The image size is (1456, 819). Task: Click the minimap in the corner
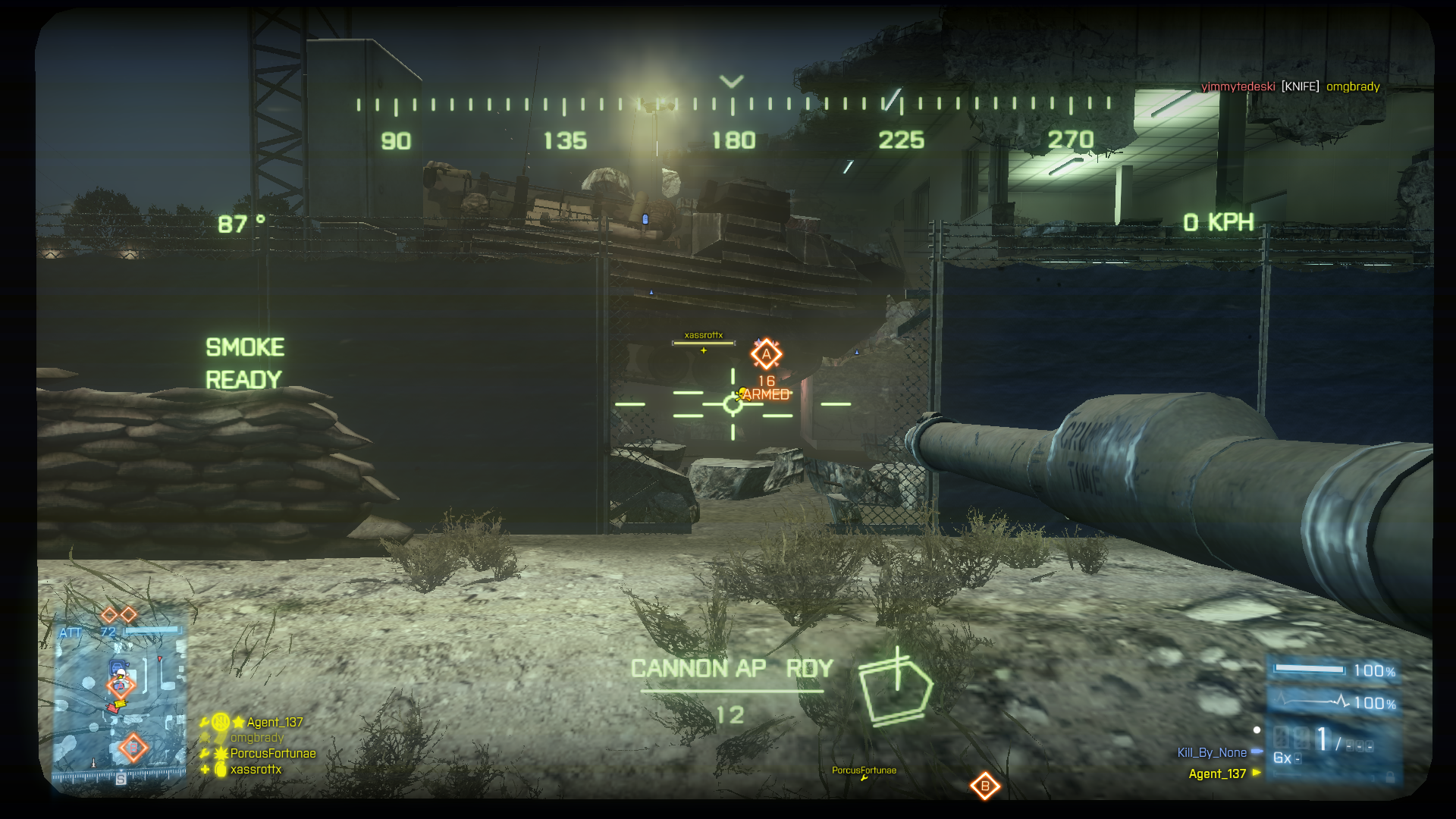pos(120,703)
